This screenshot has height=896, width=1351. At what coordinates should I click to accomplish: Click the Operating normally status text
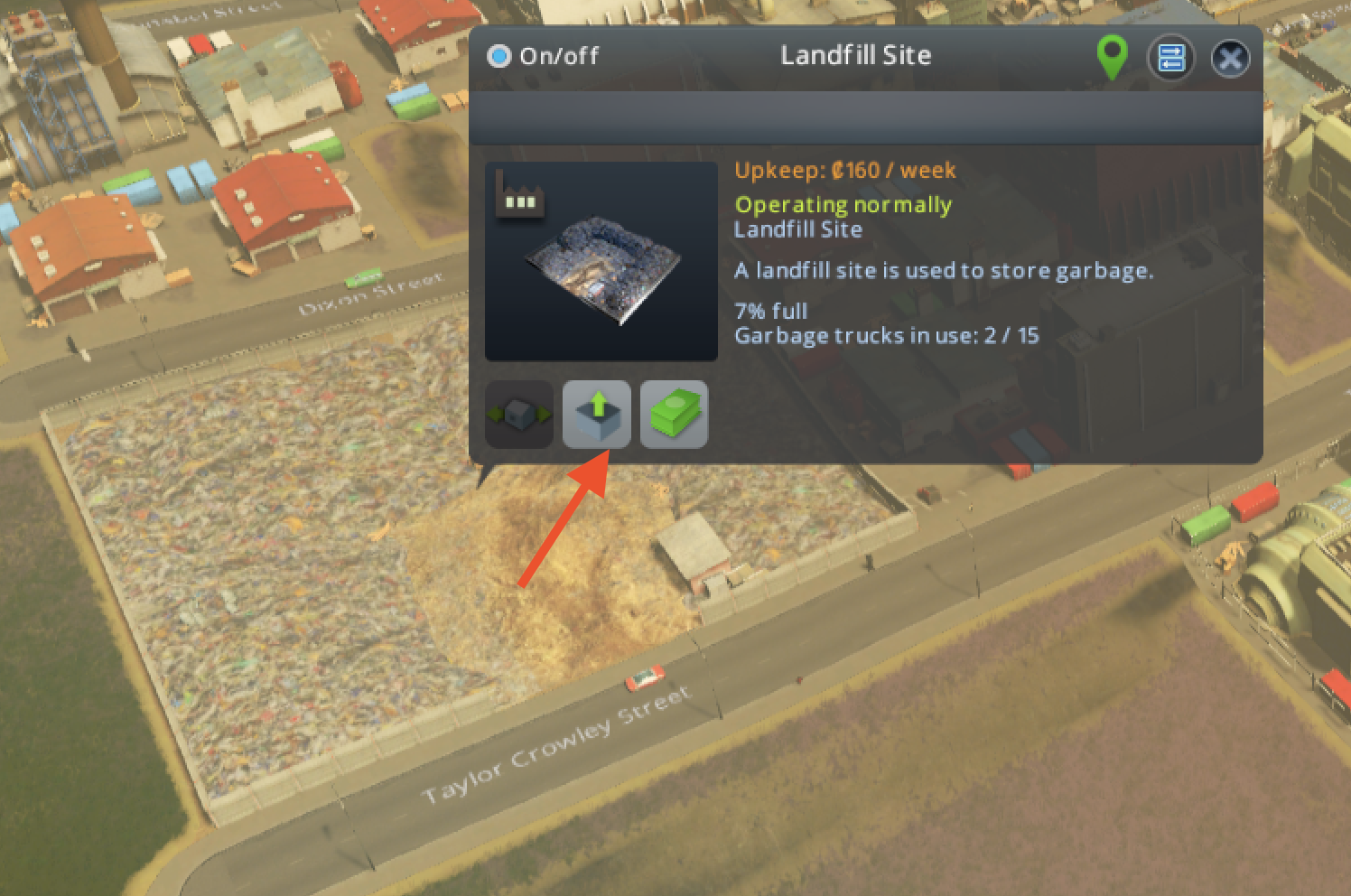843,204
